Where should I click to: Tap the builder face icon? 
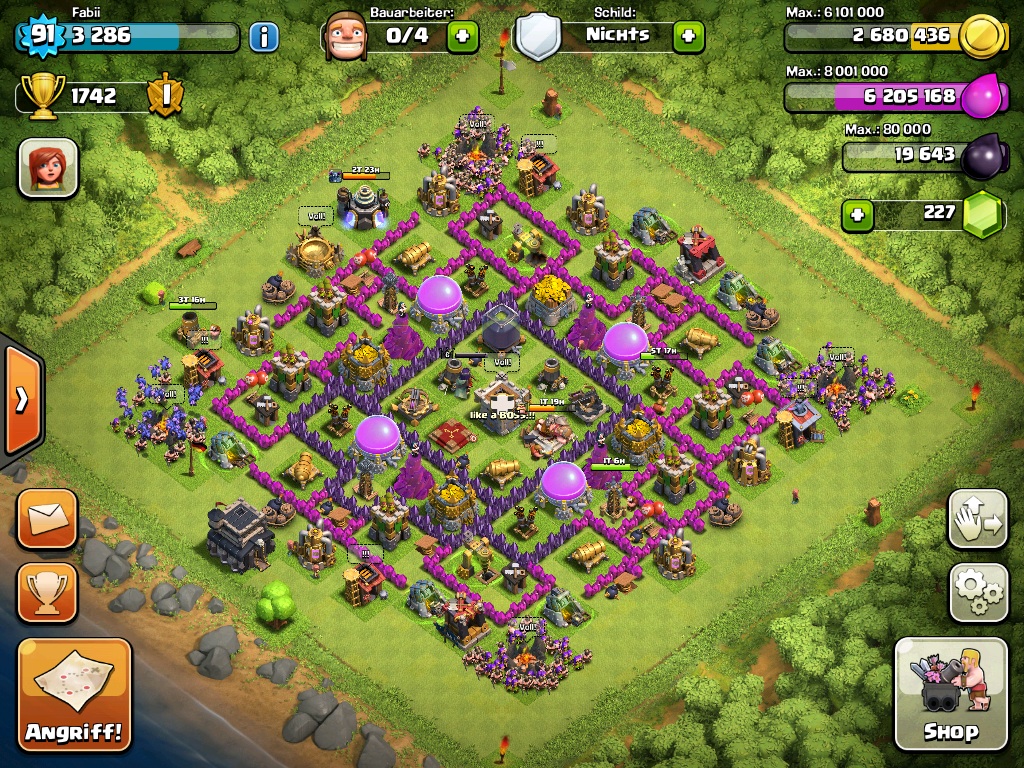click(x=346, y=37)
